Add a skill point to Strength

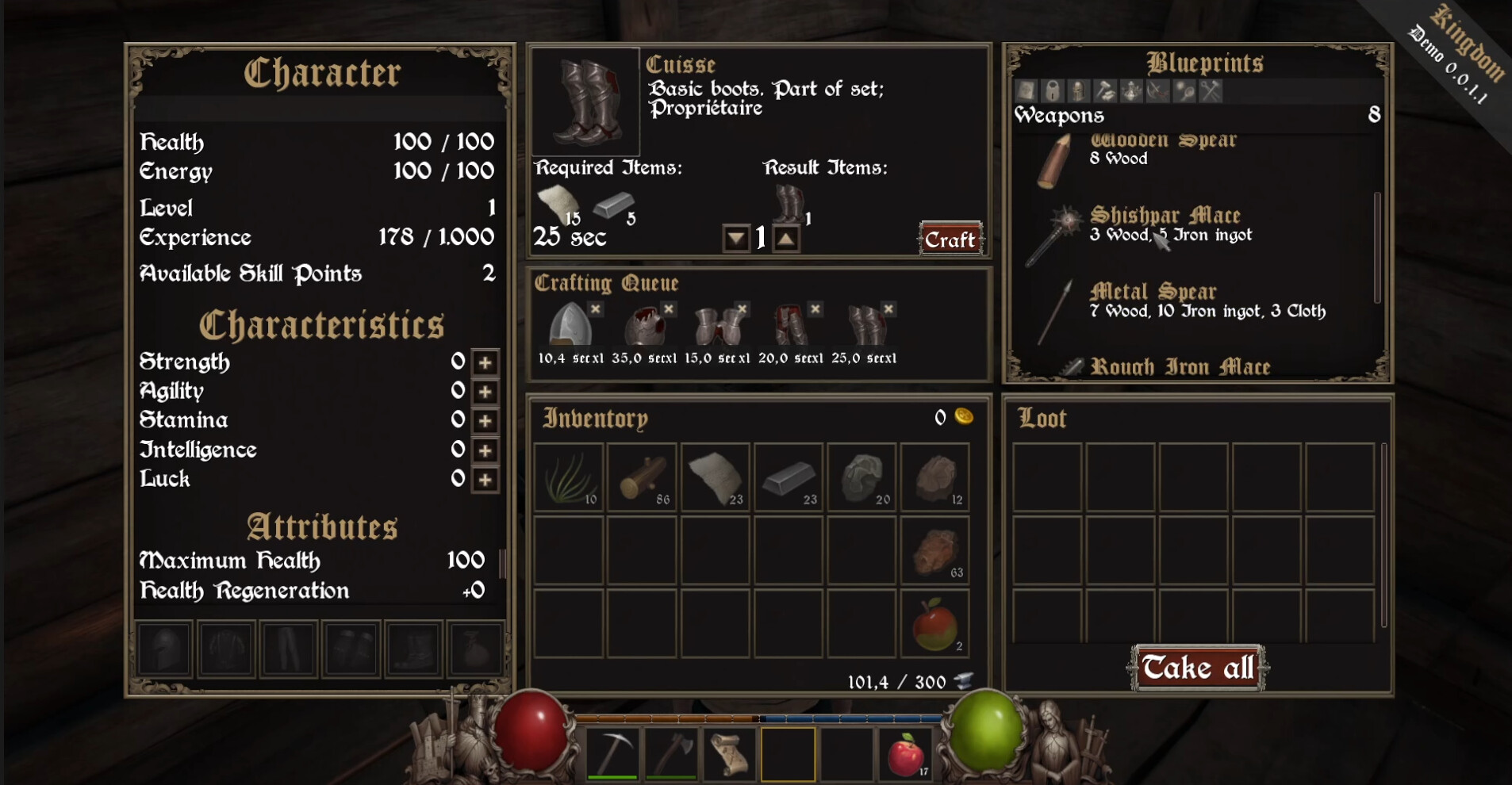(486, 362)
